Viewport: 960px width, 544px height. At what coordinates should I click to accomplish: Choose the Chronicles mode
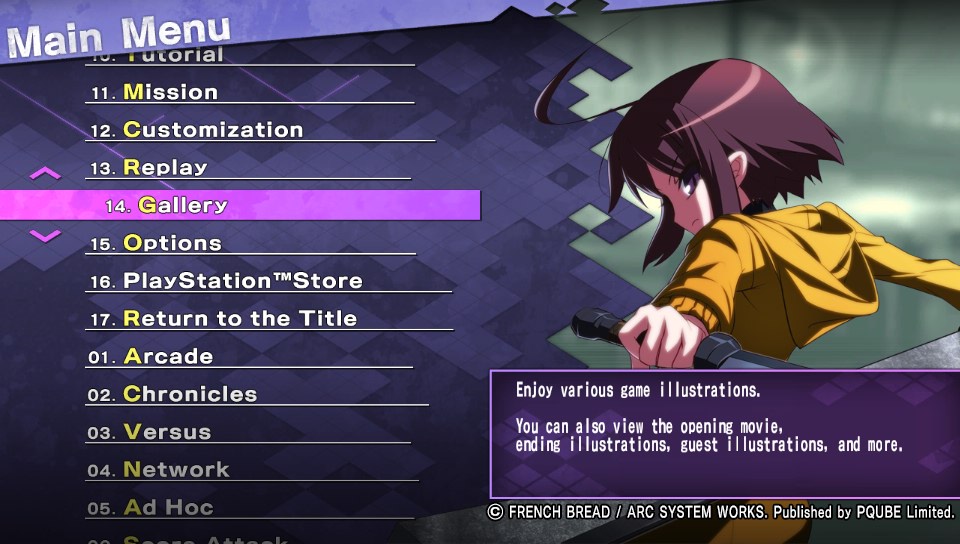pyautogui.click(x=189, y=395)
